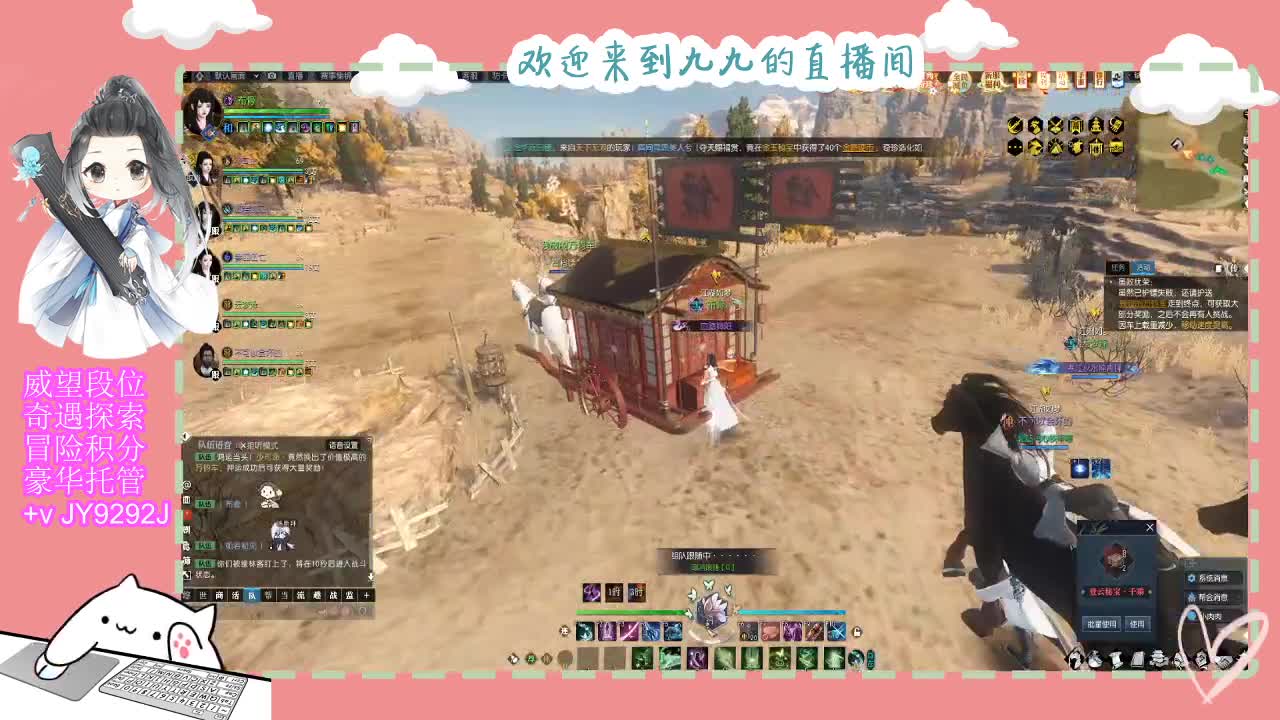Click the chat scroll-down arrow above the tabs

point(371,577)
